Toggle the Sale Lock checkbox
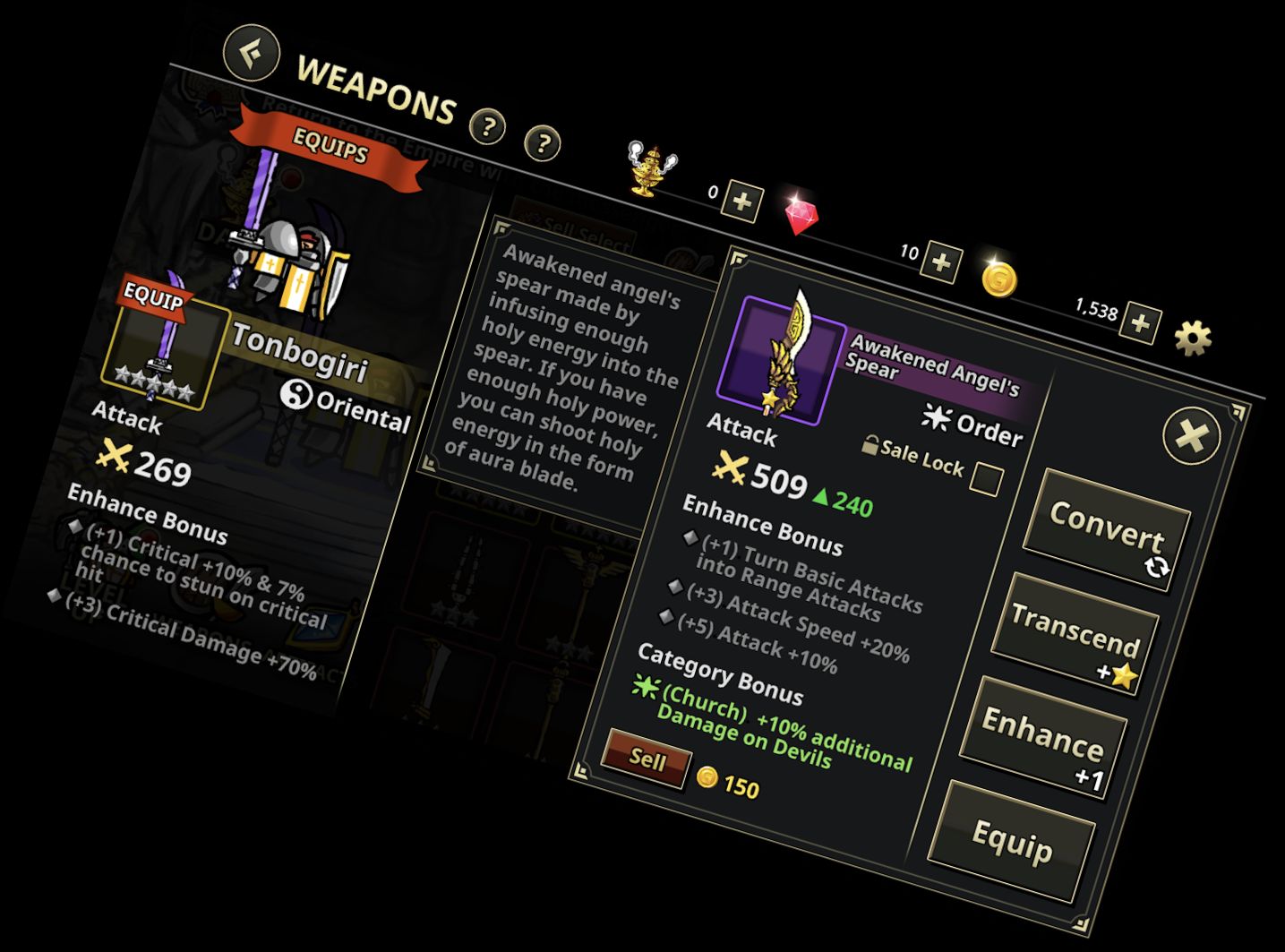 (x=986, y=479)
